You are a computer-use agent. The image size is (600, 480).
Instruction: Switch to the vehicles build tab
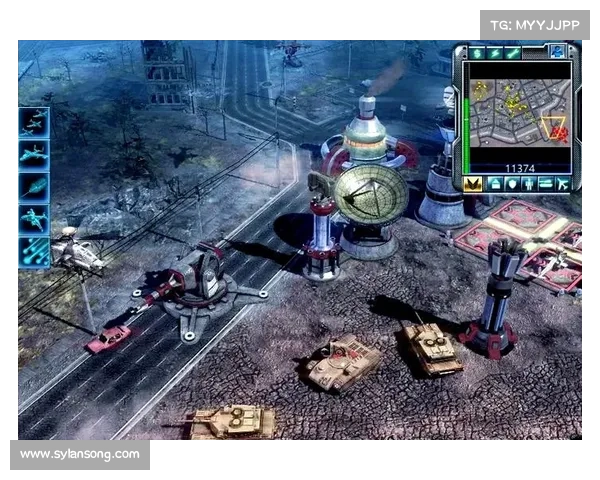tap(545, 184)
